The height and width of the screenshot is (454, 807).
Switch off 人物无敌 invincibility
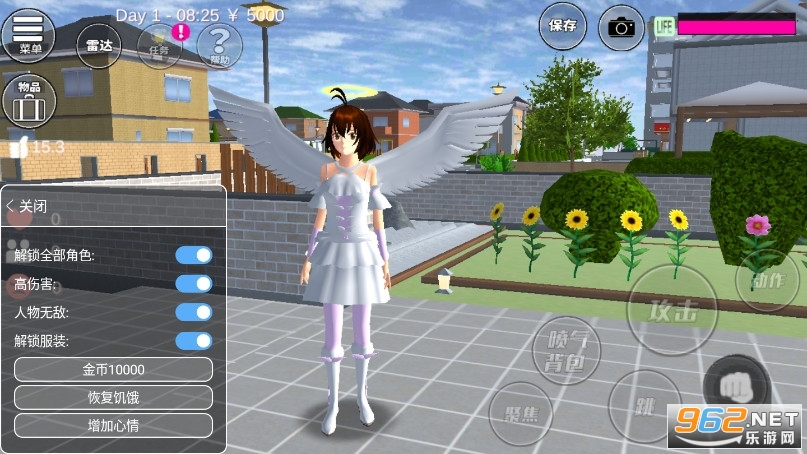[x=194, y=312]
